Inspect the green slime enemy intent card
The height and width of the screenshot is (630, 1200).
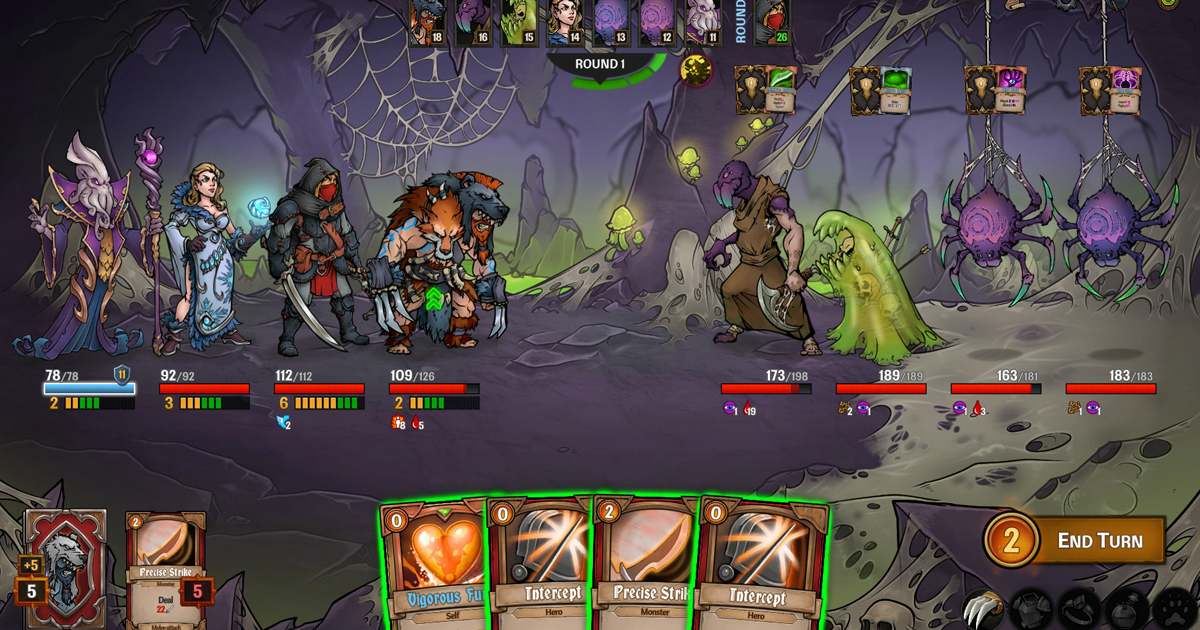click(893, 91)
